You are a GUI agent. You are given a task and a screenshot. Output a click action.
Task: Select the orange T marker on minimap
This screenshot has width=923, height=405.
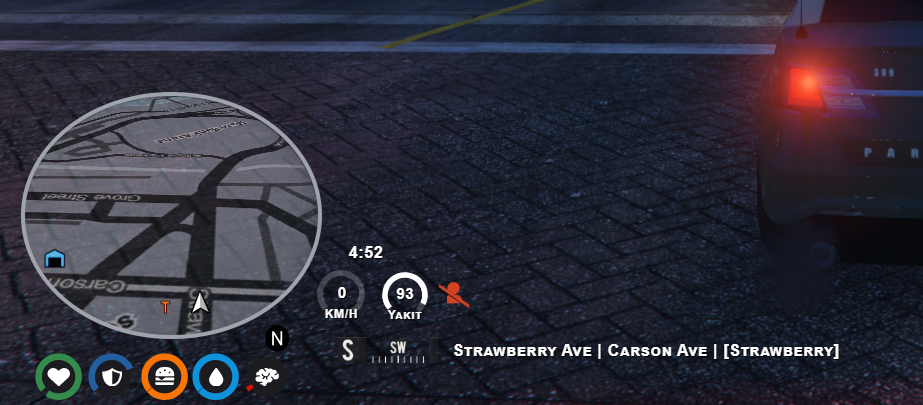pos(166,307)
